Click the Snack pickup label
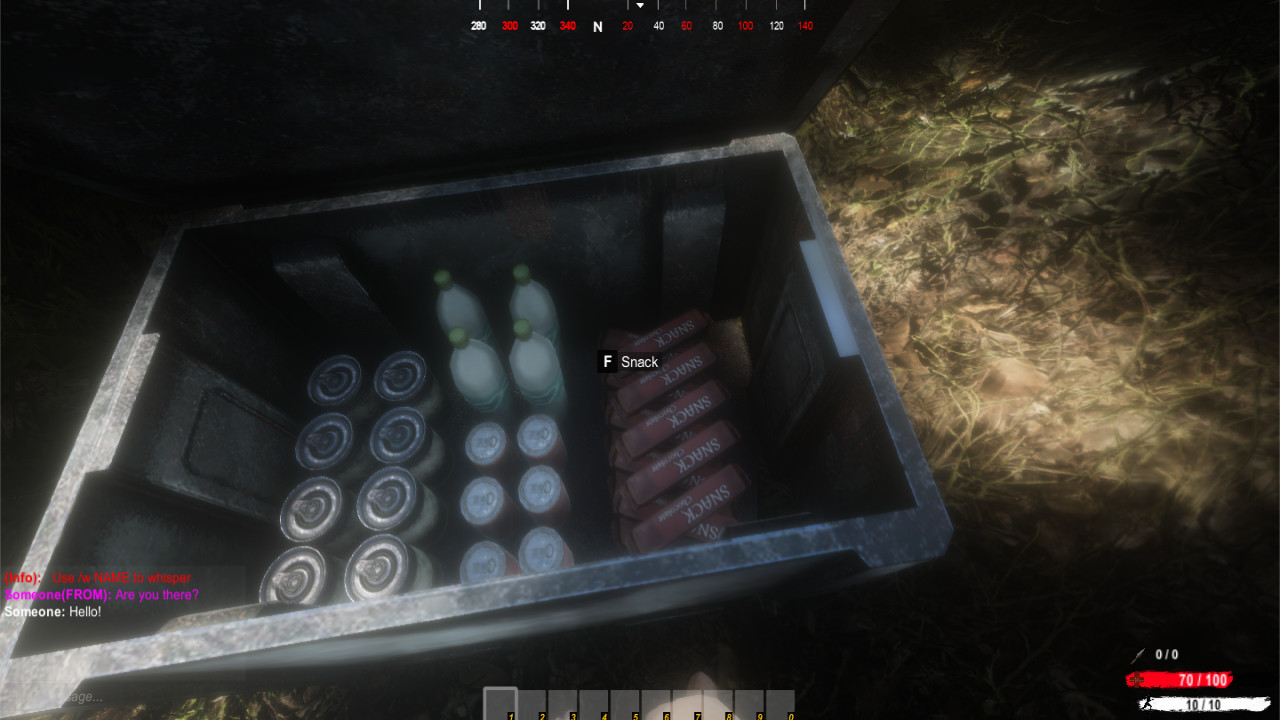 641,362
